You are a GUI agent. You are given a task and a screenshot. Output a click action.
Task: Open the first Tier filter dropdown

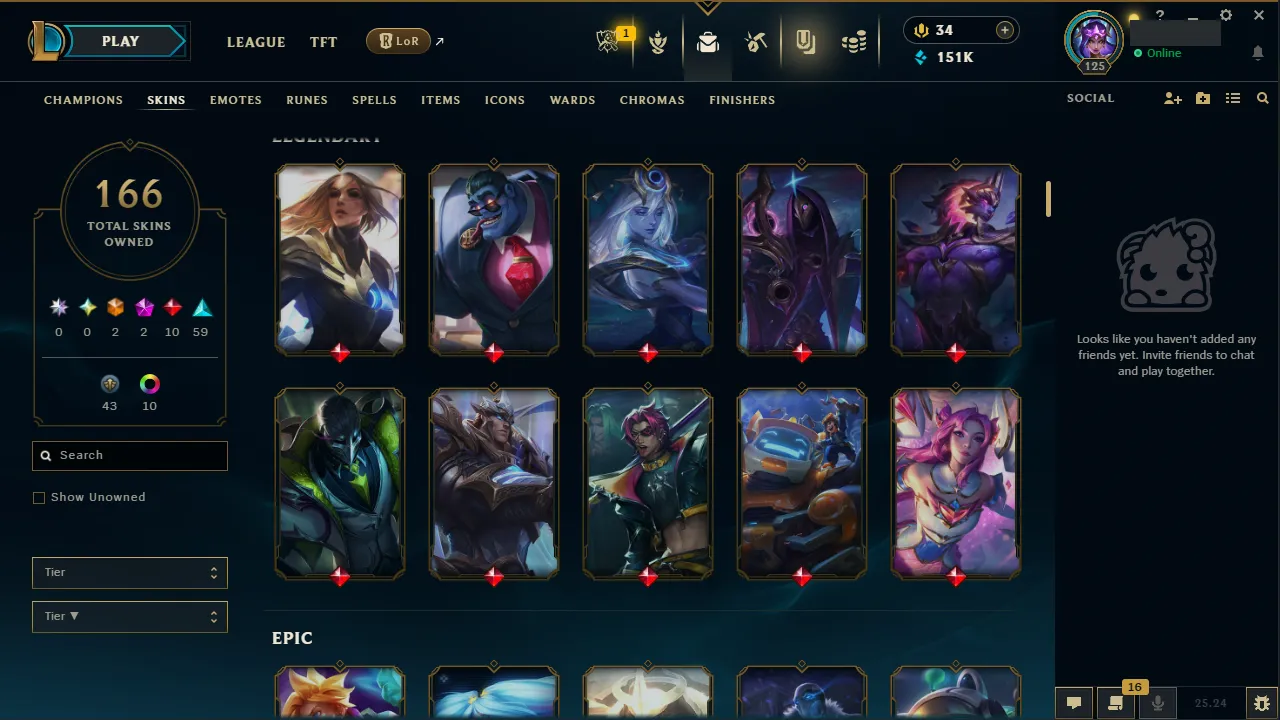129,572
